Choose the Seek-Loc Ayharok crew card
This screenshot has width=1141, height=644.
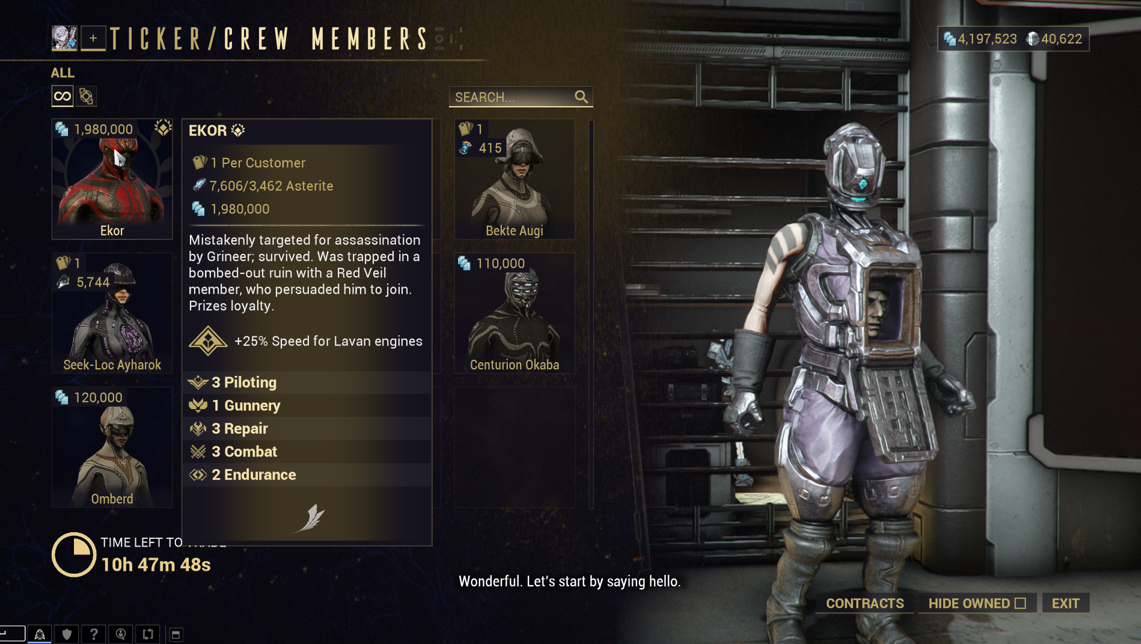point(112,313)
